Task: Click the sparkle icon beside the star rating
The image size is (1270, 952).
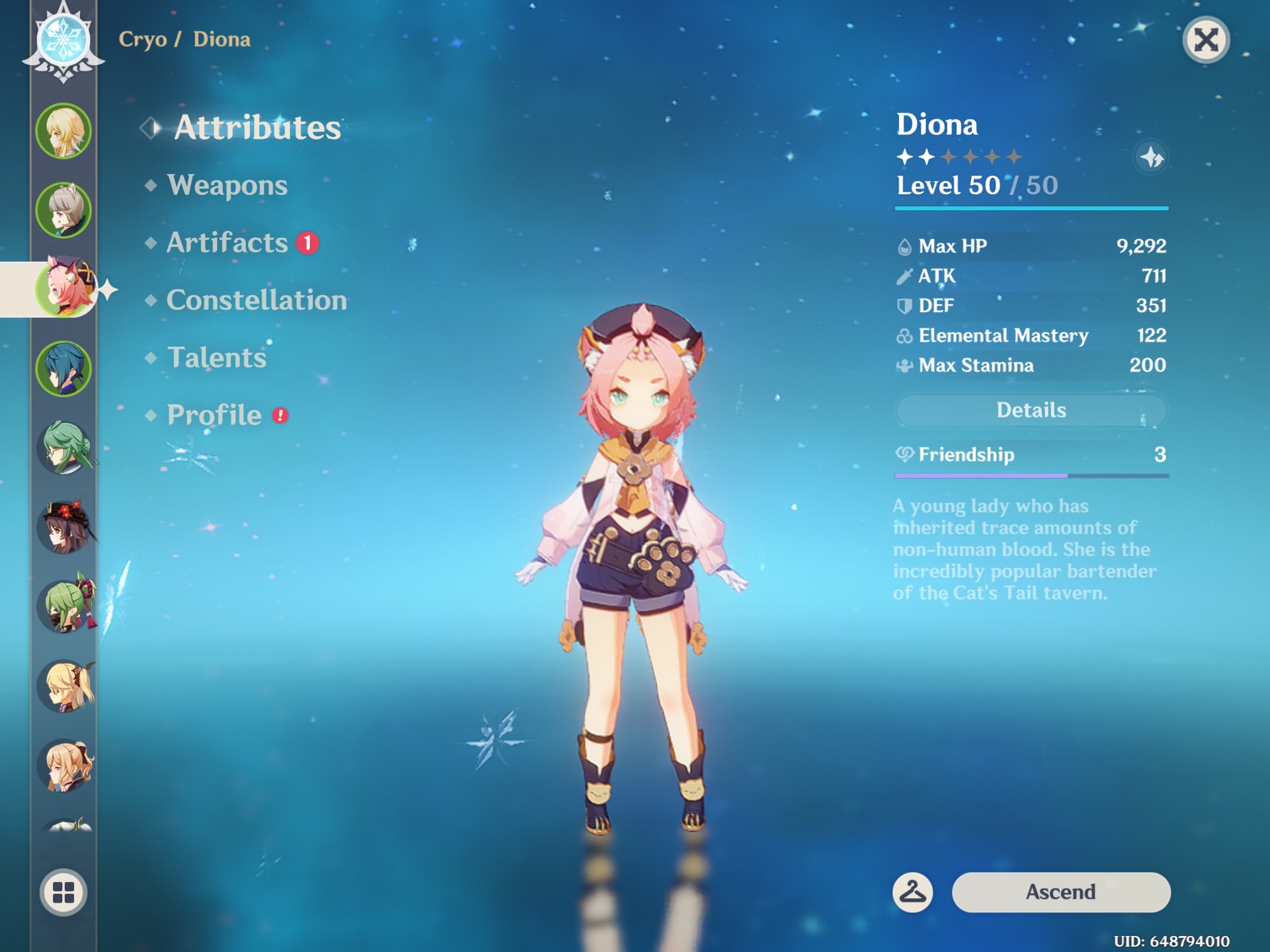Action: click(1151, 157)
